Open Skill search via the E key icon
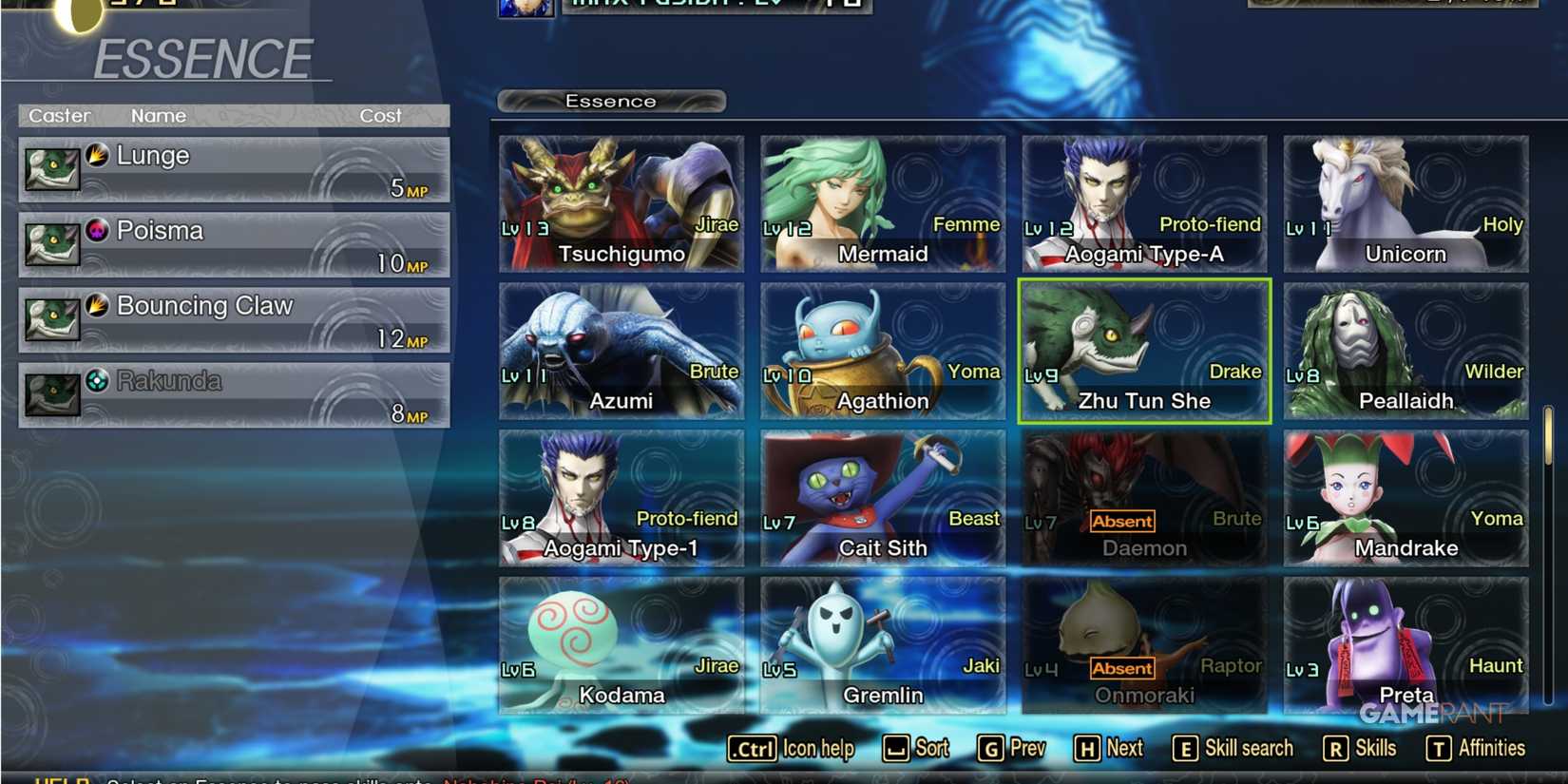The height and width of the screenshot is (784, 1568). [x=1184, y=749]
